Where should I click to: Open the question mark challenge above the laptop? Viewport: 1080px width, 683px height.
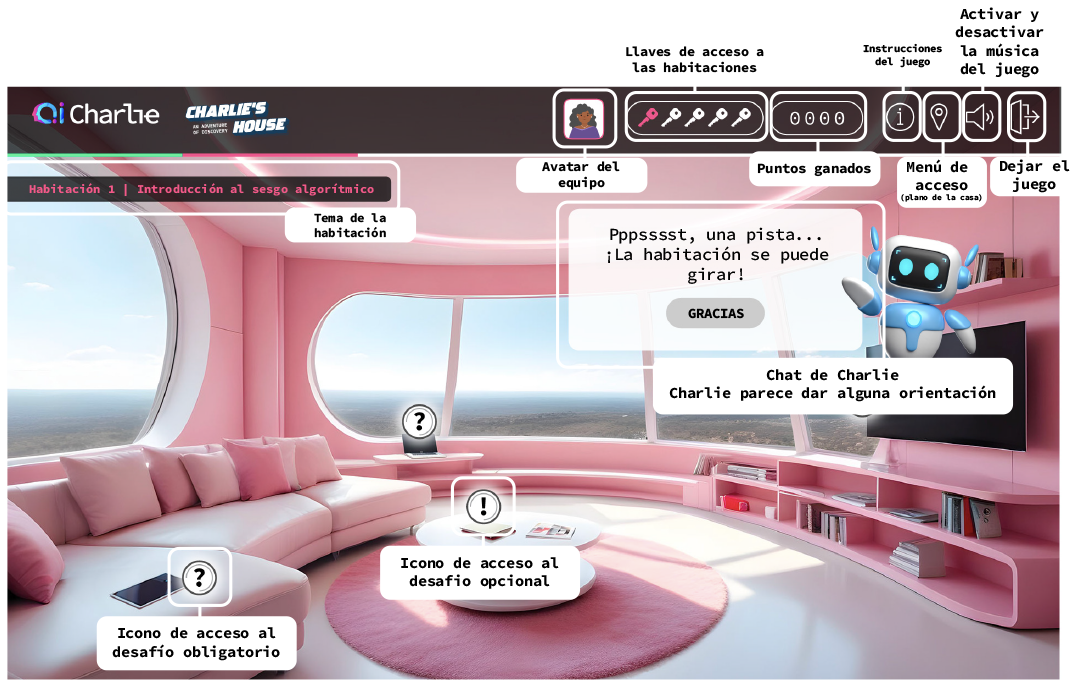(419, 421)
